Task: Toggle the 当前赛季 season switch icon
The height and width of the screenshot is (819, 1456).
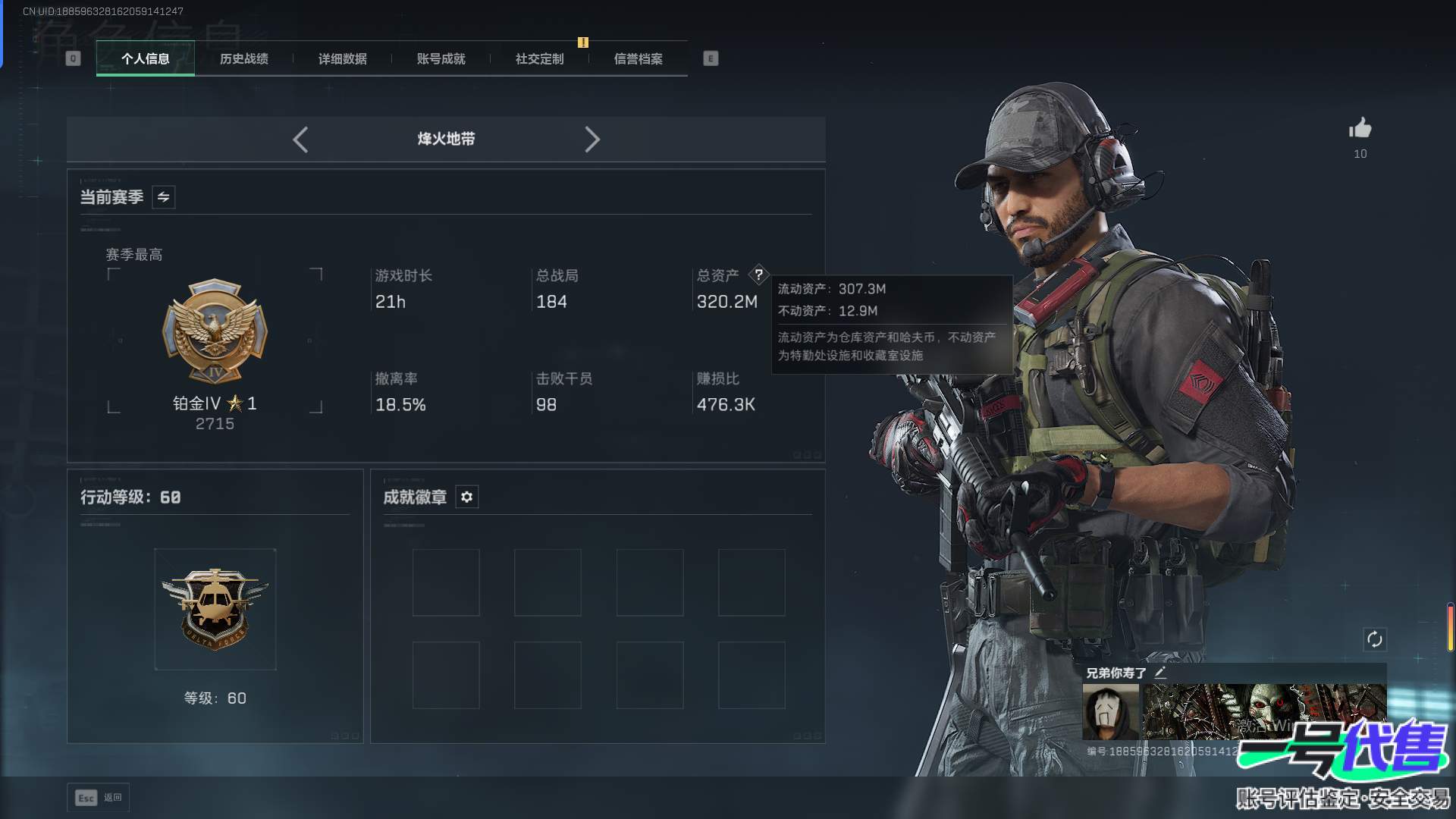Action: click(x=163, y=197)
